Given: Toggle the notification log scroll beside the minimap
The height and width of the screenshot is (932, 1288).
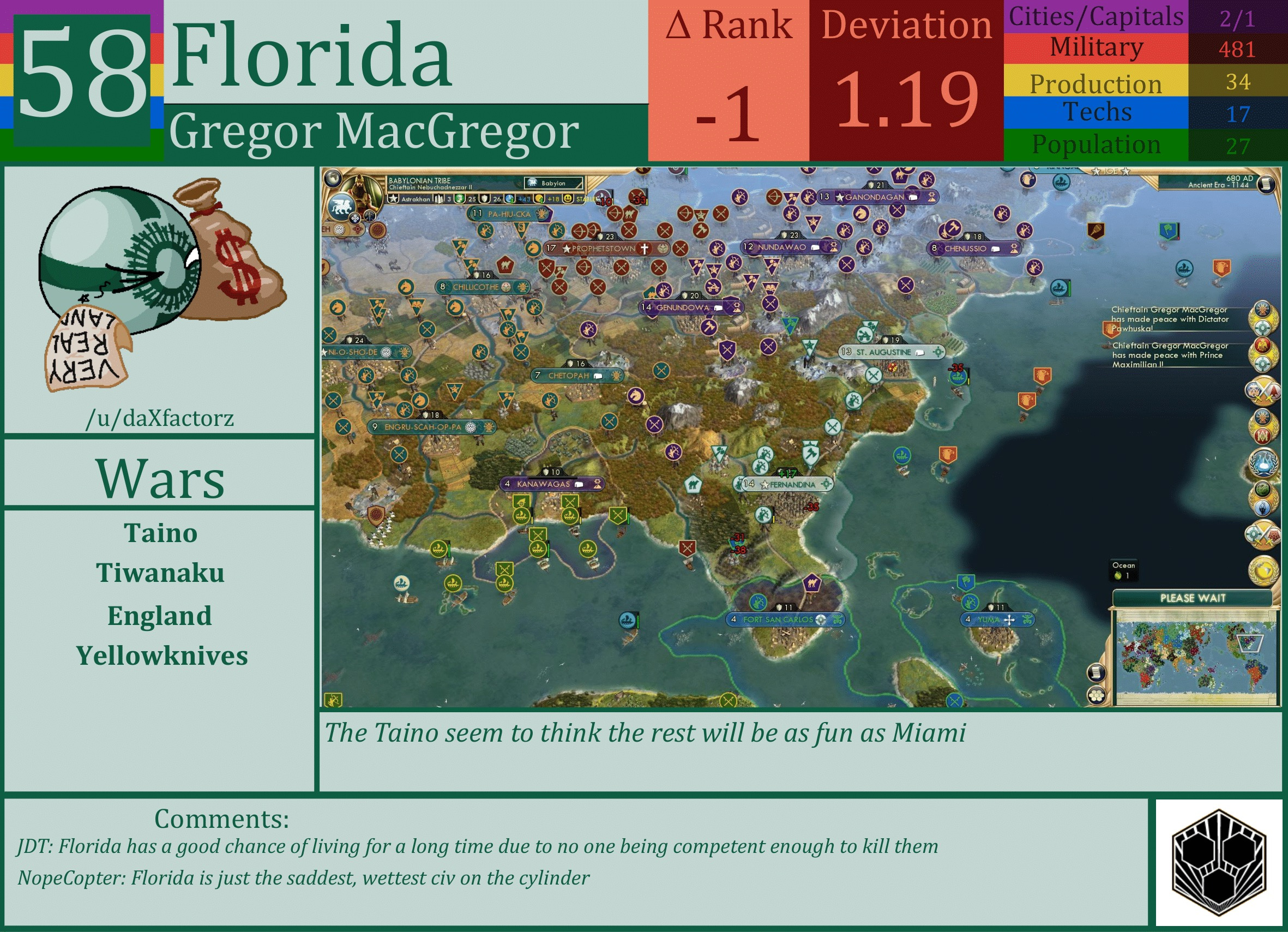Looking at the screenshot, I should (x=1097, y=672).
